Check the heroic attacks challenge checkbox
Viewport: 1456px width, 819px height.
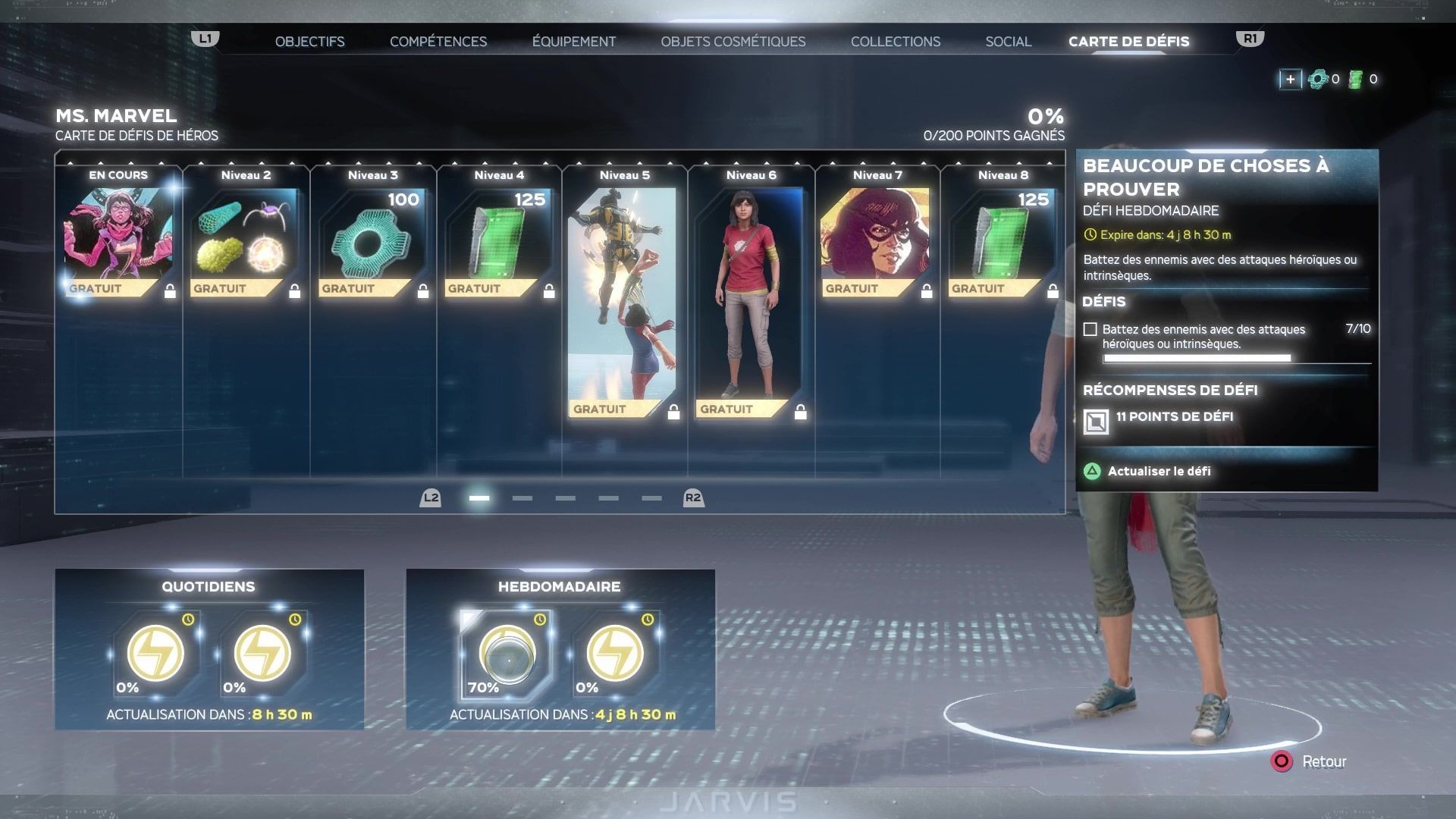(x=1090, y=328)
